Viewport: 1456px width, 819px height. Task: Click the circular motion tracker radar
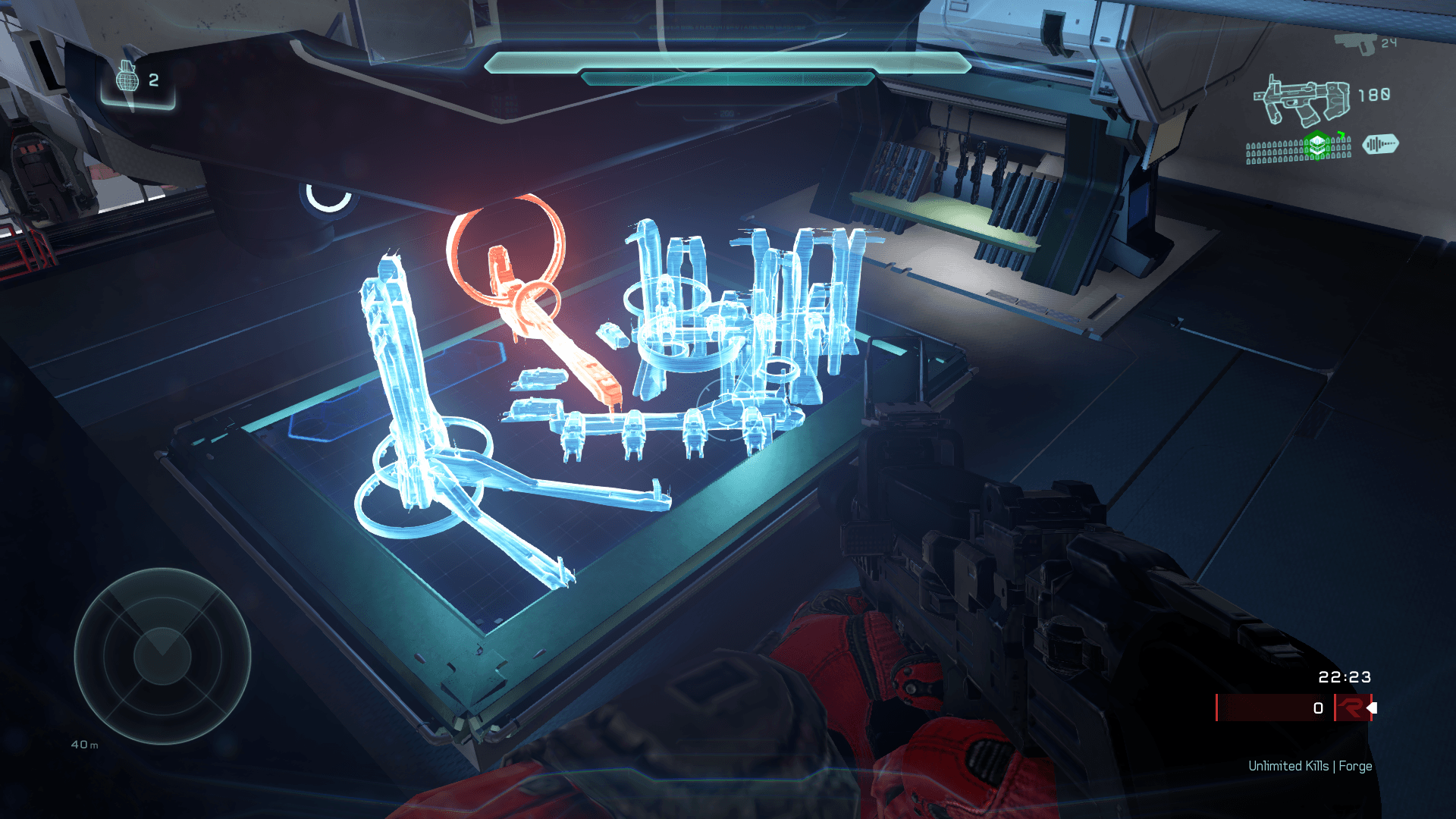click(x=162, y=655)
